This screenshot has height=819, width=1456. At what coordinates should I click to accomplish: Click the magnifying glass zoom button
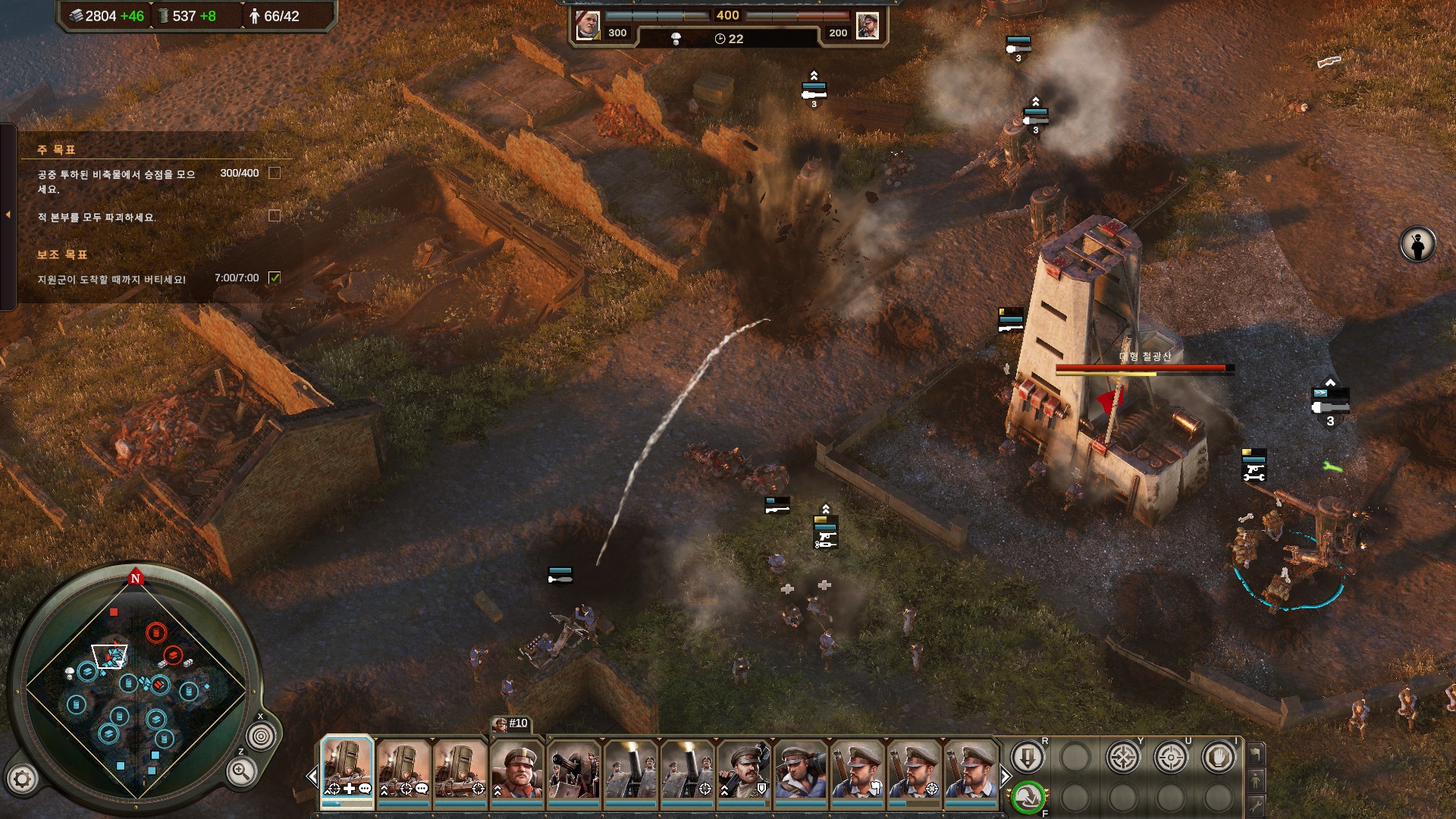[x=240, y=772]
